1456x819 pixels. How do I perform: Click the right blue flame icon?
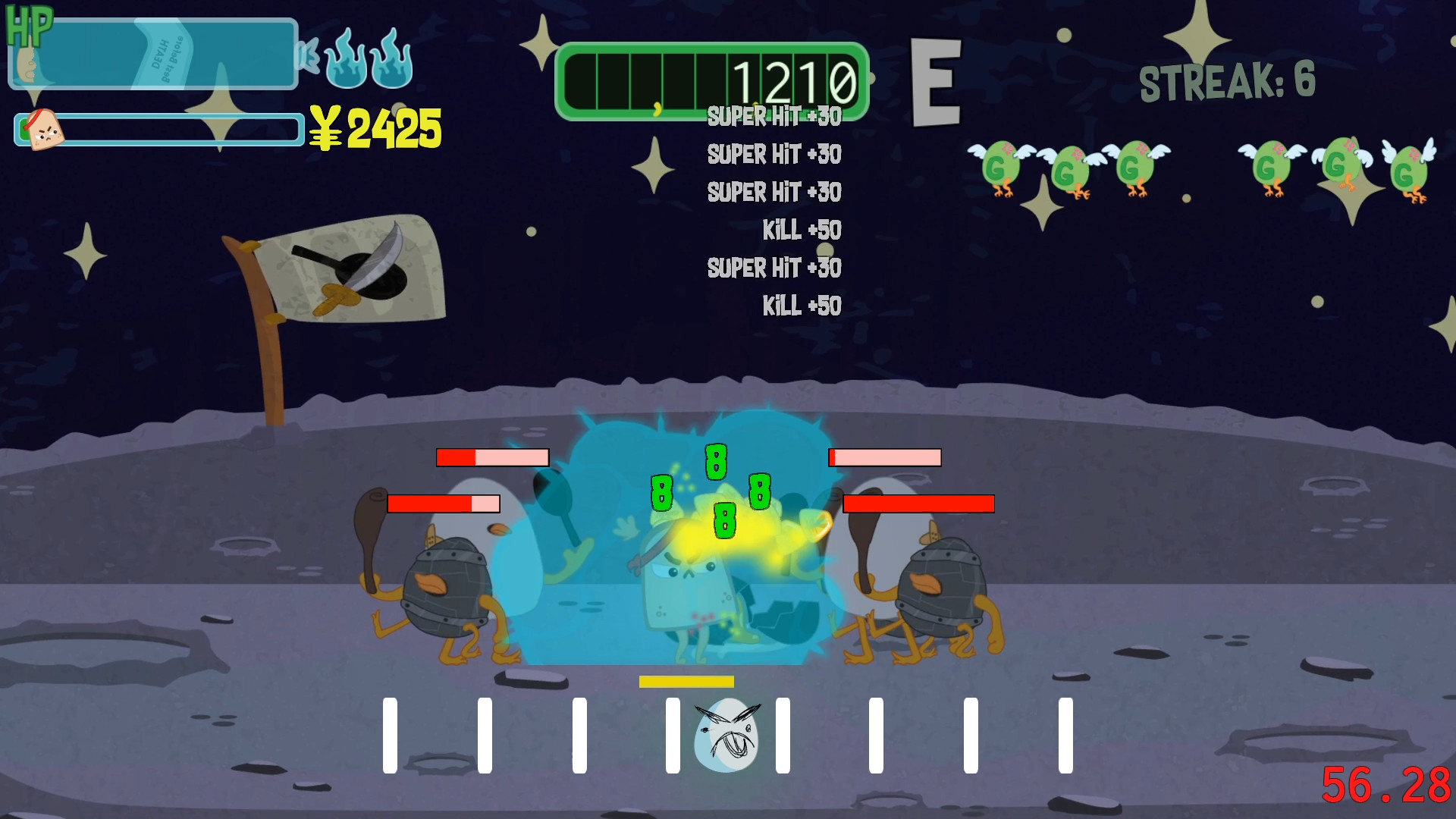pos(391,64)
